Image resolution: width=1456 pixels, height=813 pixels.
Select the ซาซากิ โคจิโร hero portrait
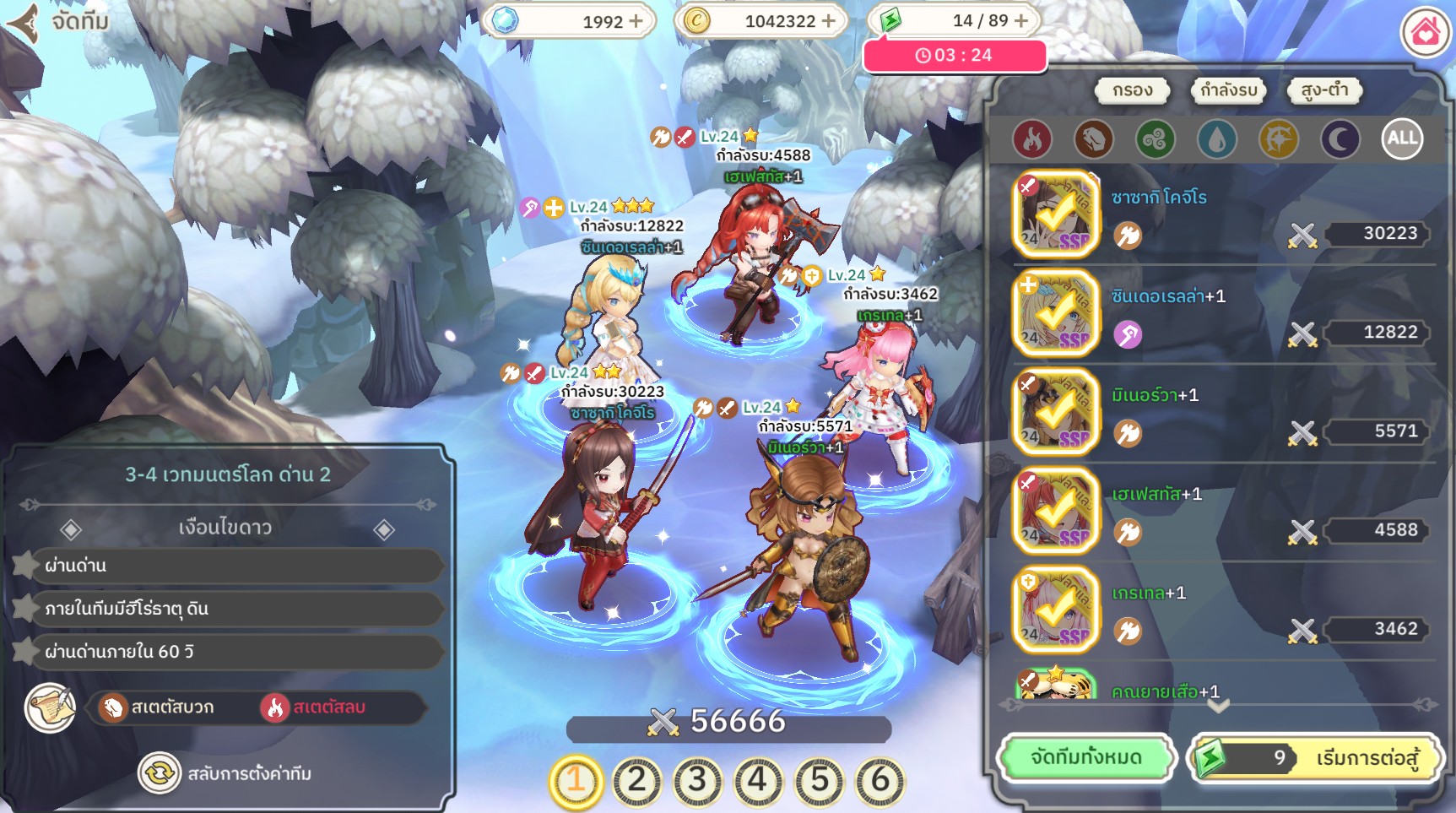(1055, 214)
